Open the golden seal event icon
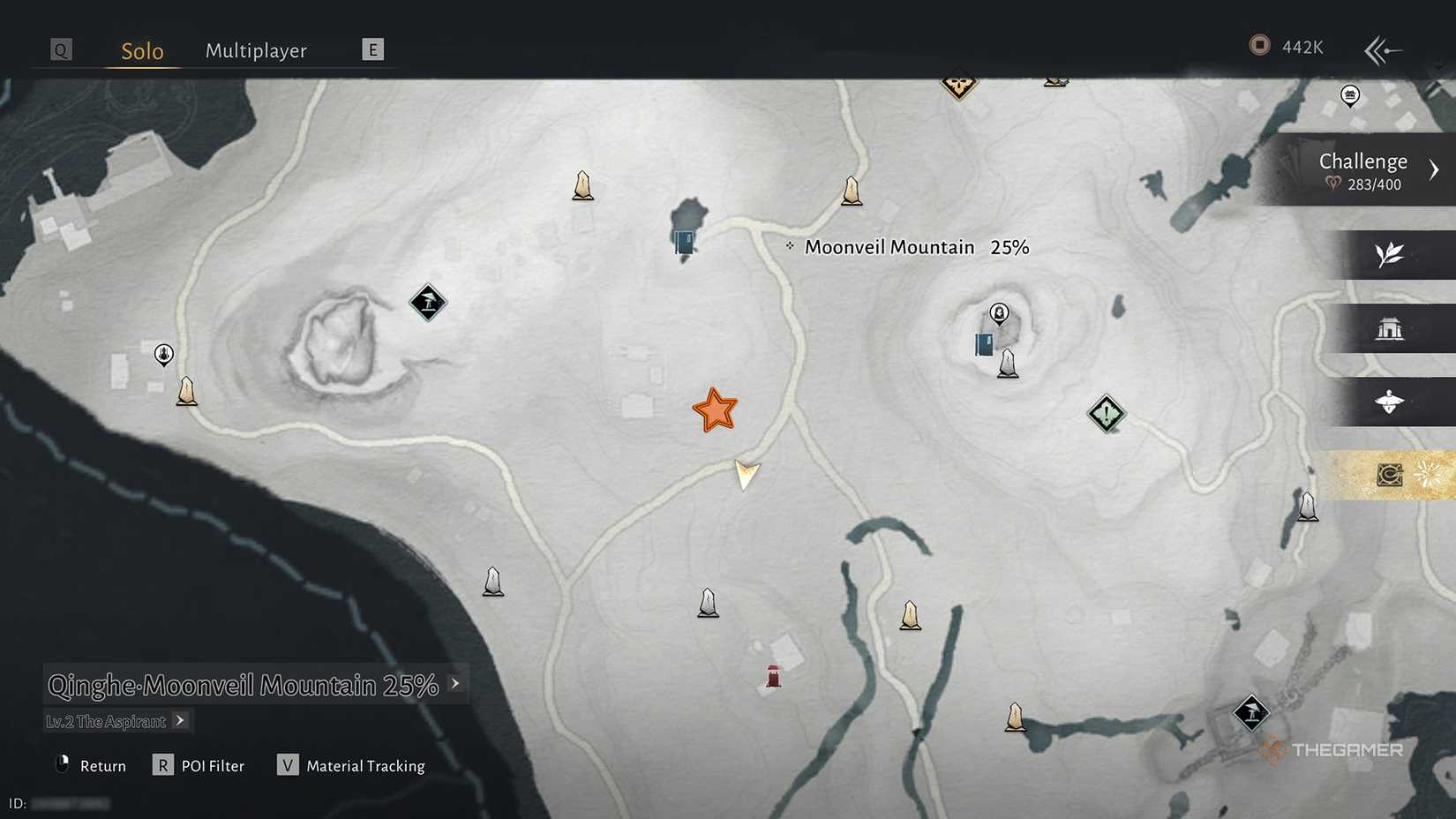 1392,475
